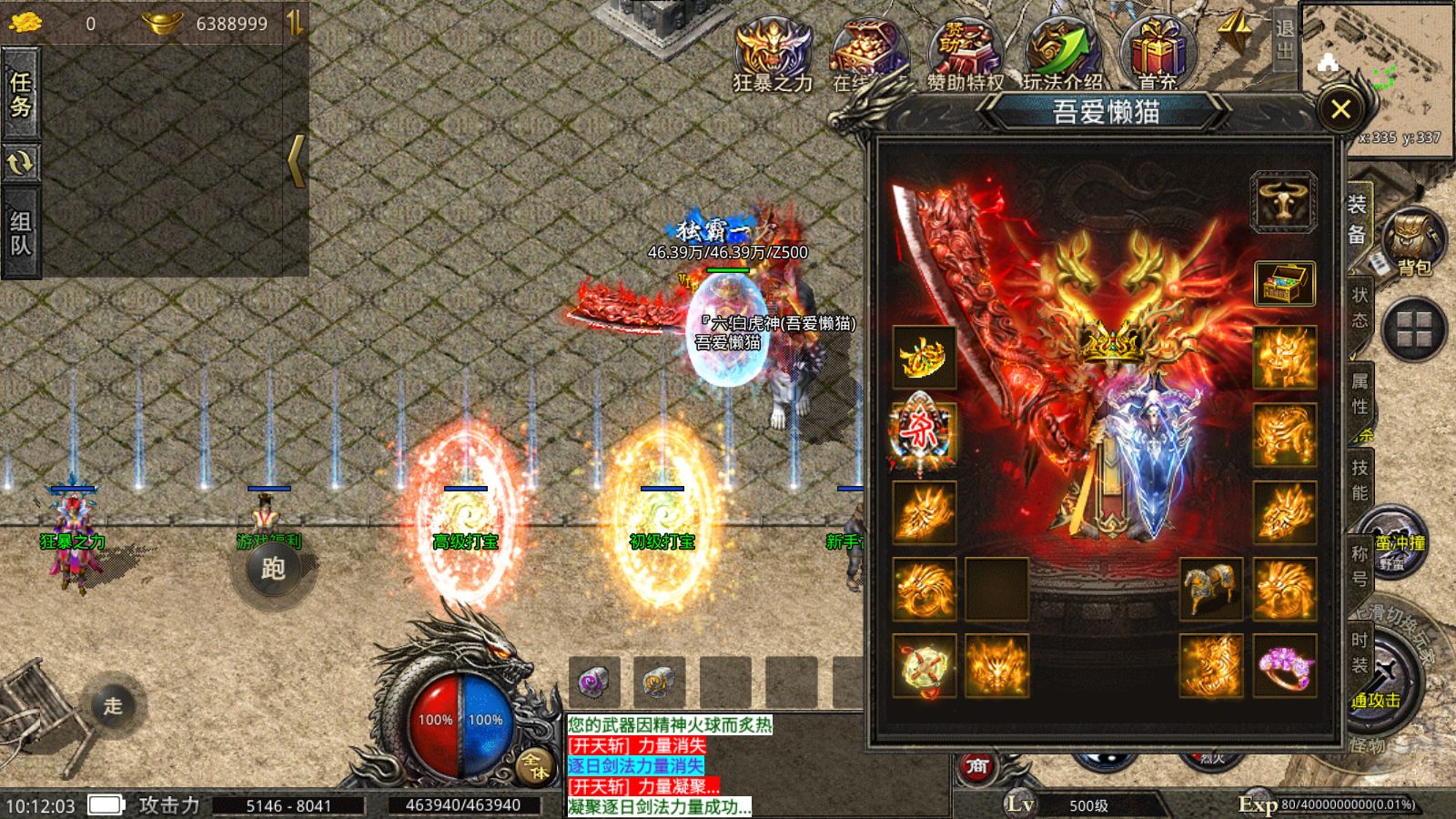
Task: Switch to the 技能 skills tab
Action: tap(1360, 480)
